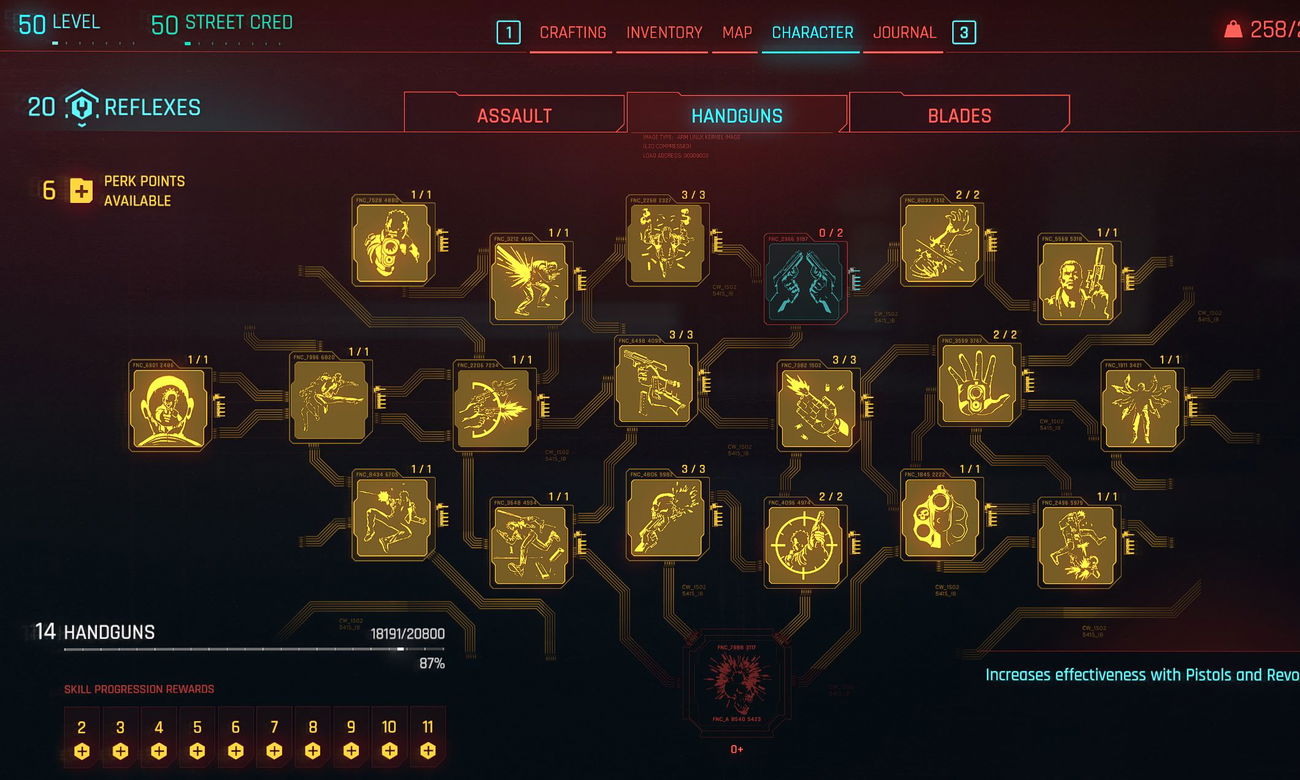
Task: Switch to the Inventory tab
Action: 664,33
